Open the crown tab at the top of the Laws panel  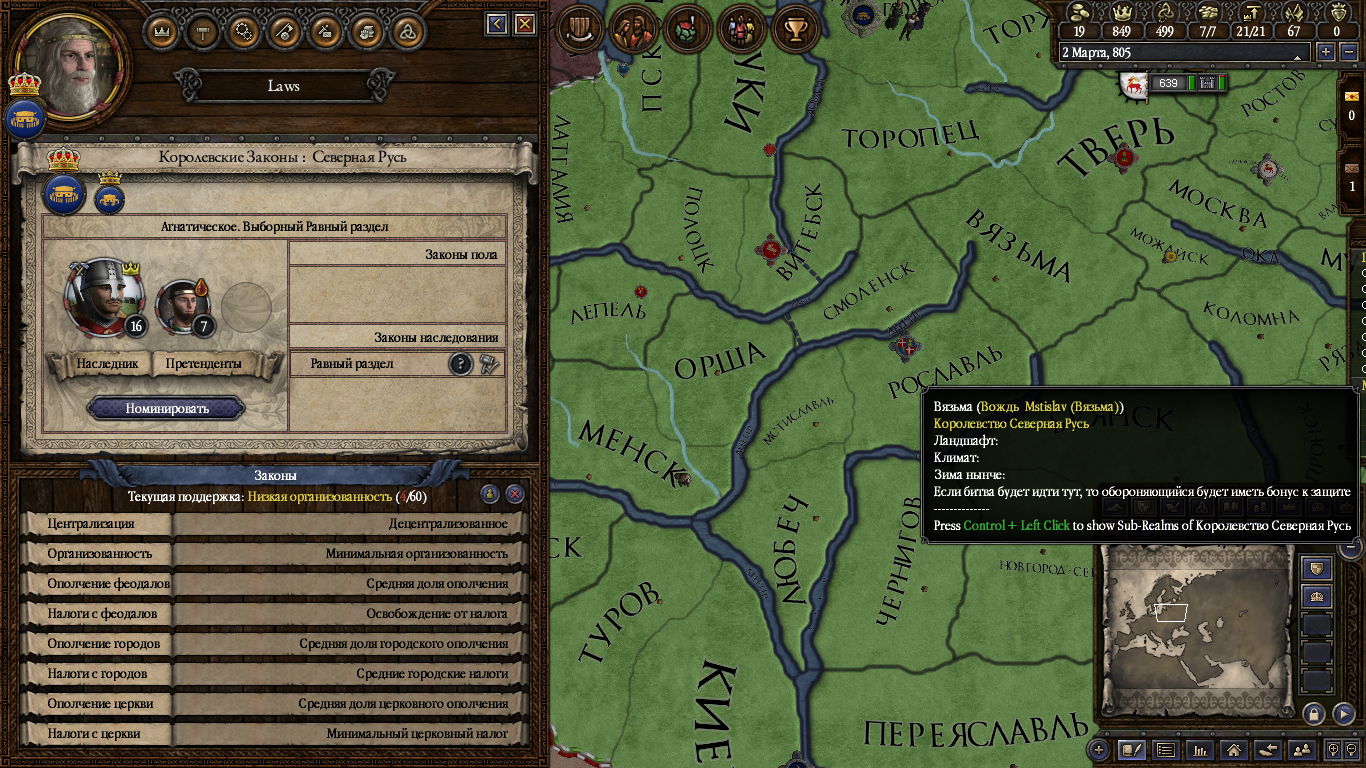click(162, 31)
